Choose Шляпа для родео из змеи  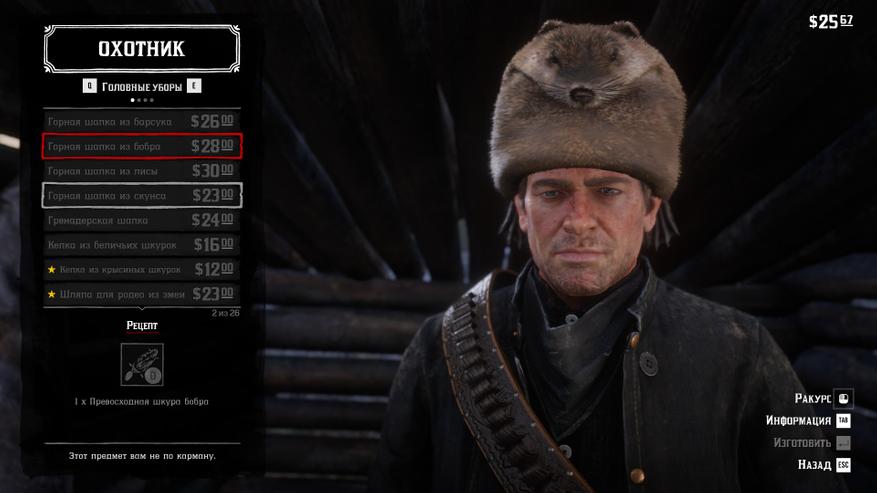tap(141, 294)
